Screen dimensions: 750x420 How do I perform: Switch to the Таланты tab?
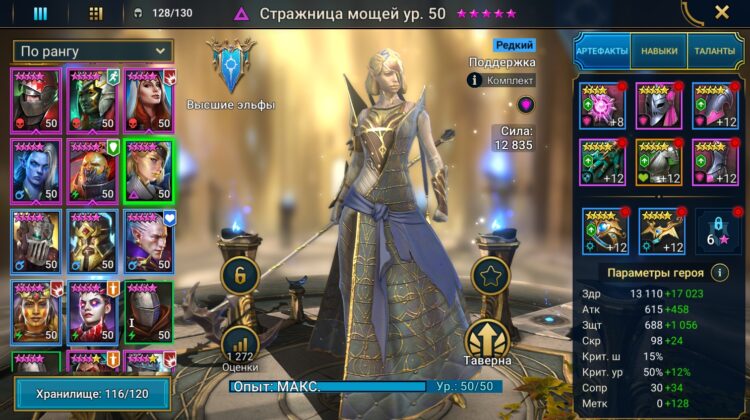(x=714, y=50)
